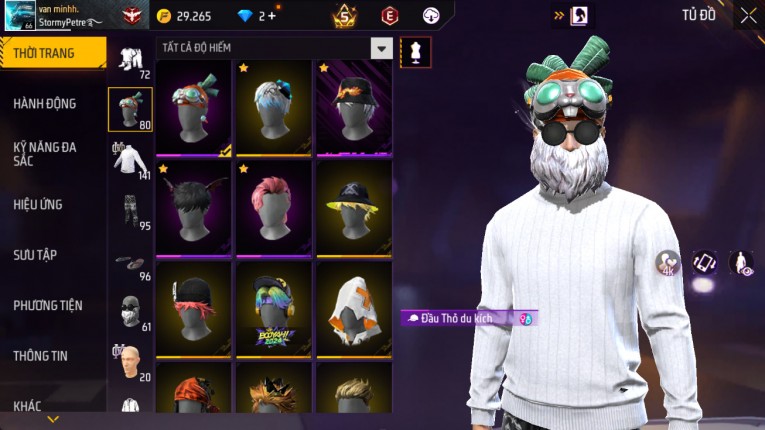Toggle the mannequin preview button
Image resolution: width=765 pixels, height=430 pixels.
click(x=416, y=51)
